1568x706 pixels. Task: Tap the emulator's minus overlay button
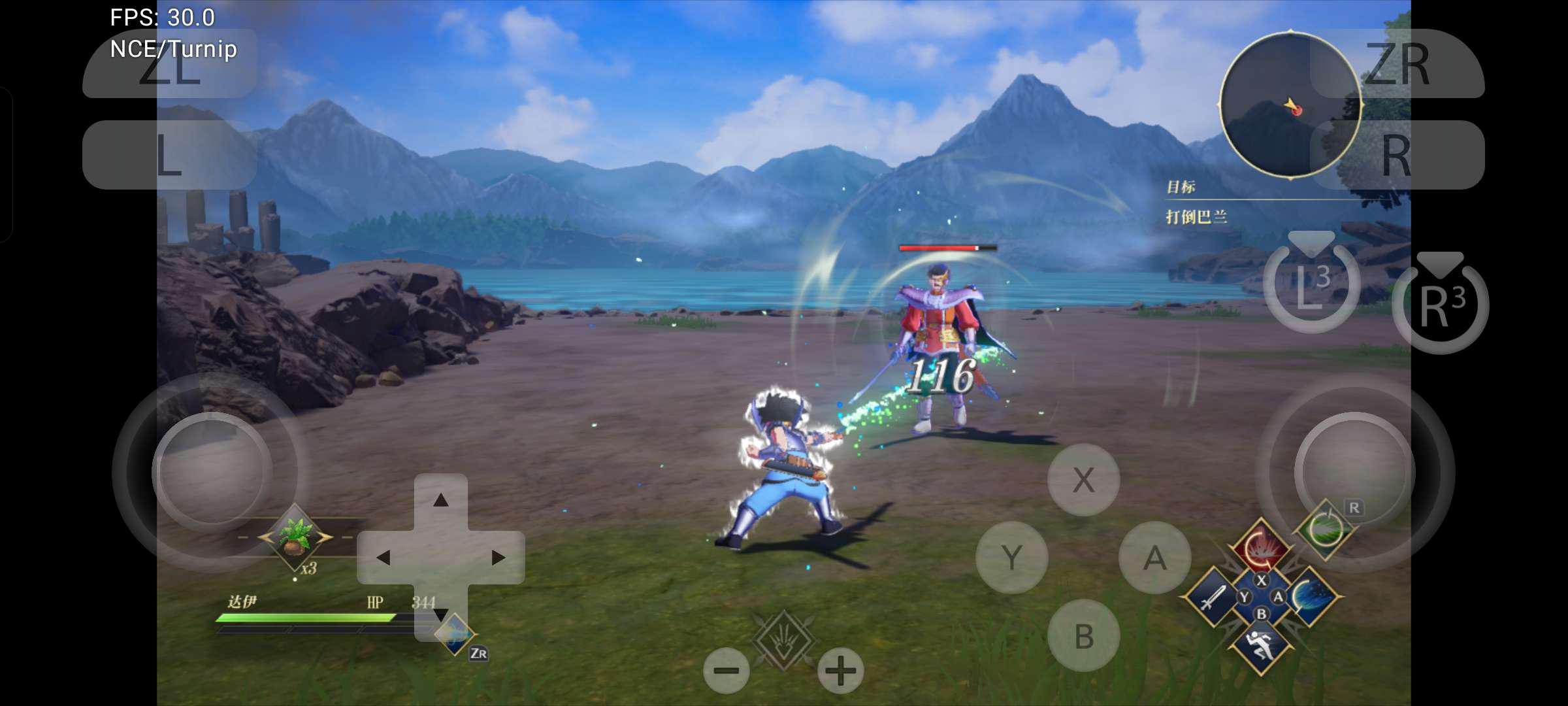click(726, 671)
